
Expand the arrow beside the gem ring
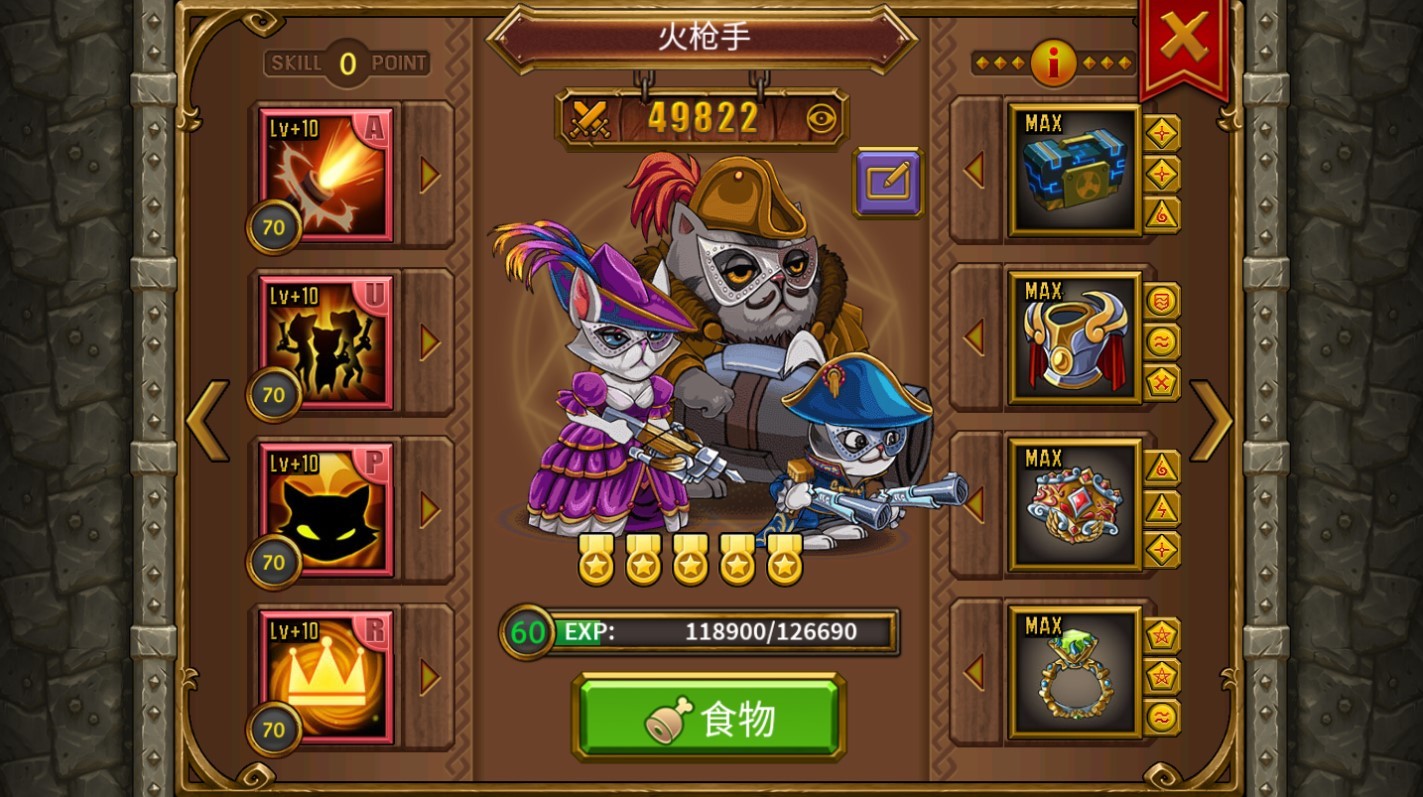pyautogui.click(x=974, y=672)
